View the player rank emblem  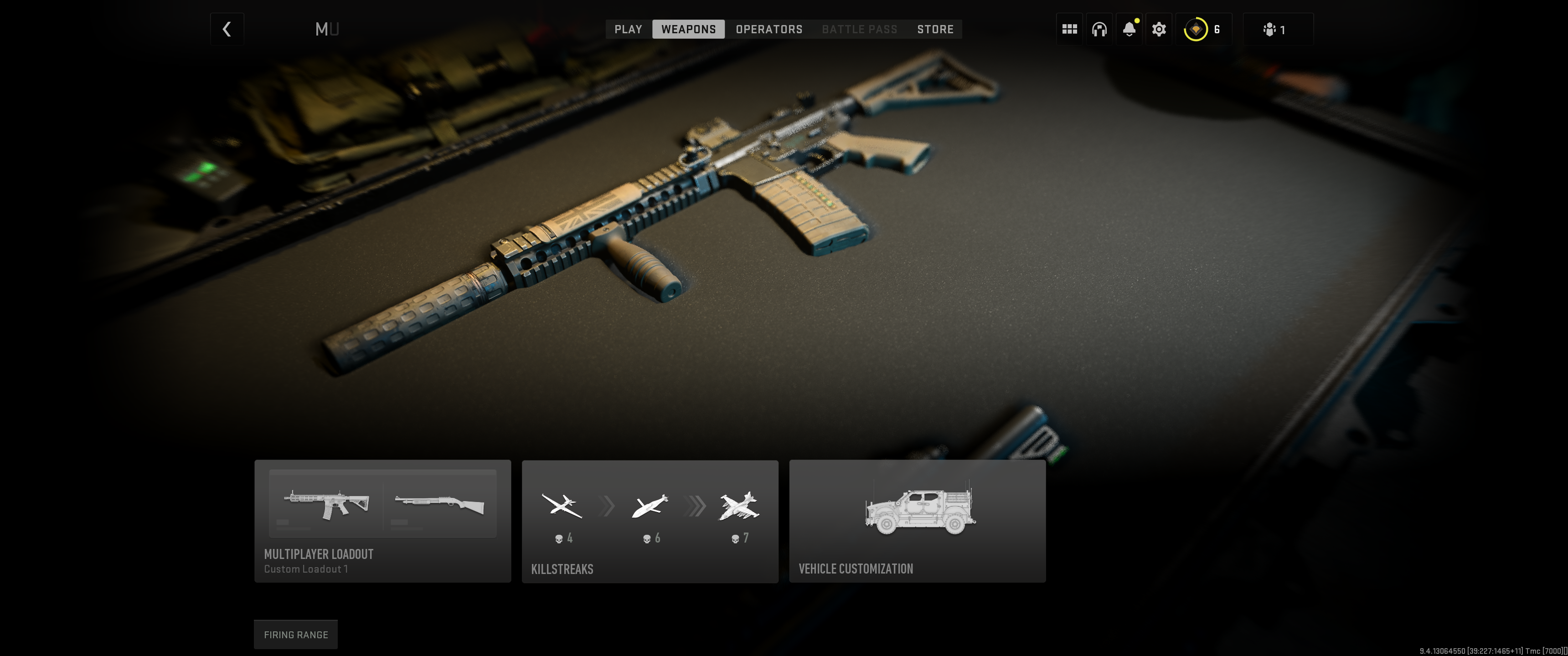click(x=1196, y=29)
